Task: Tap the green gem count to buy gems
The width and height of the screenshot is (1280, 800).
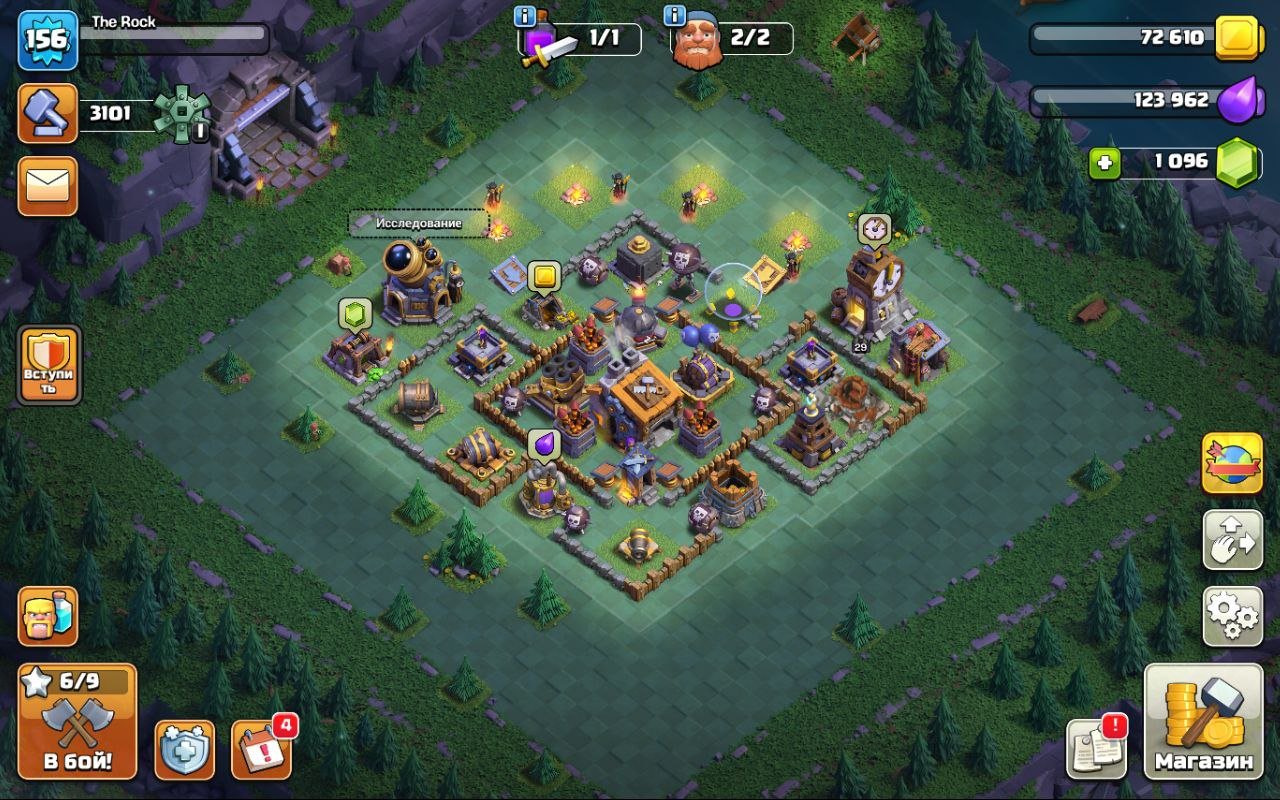Action: click(1155, 160)
